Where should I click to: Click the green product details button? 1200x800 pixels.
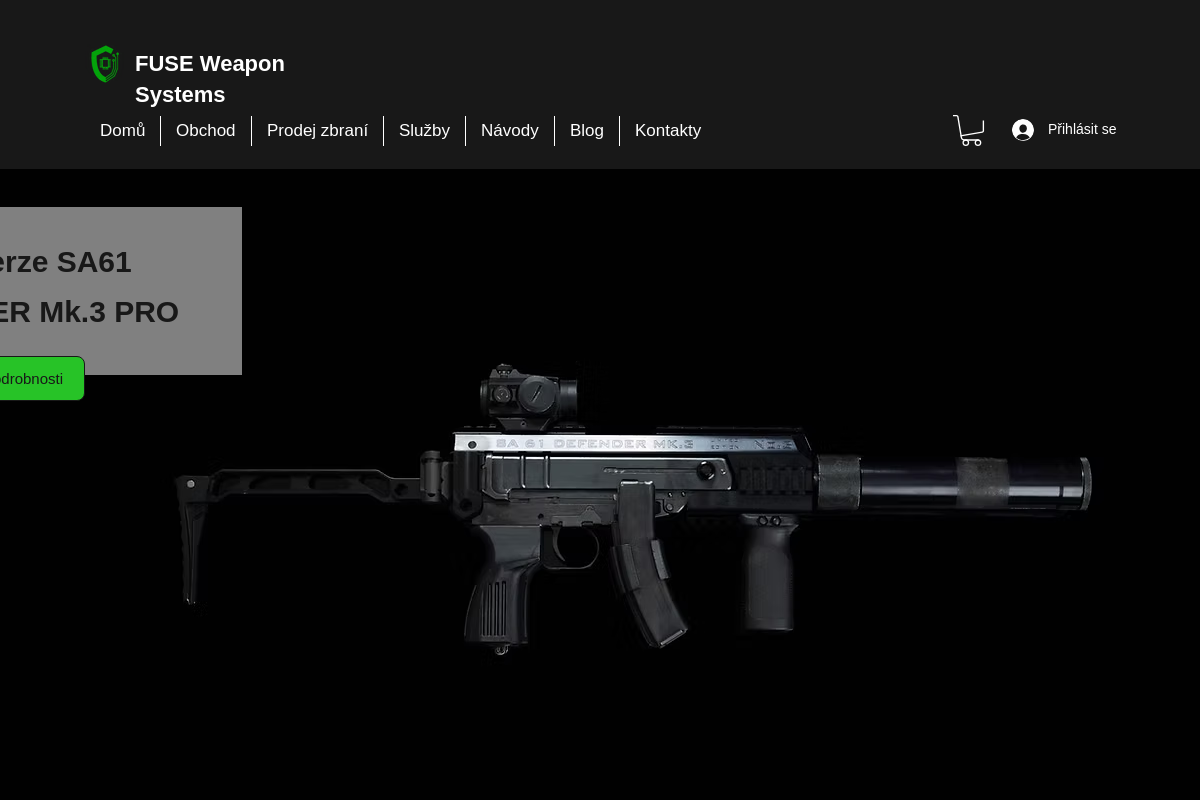(35, 379)
